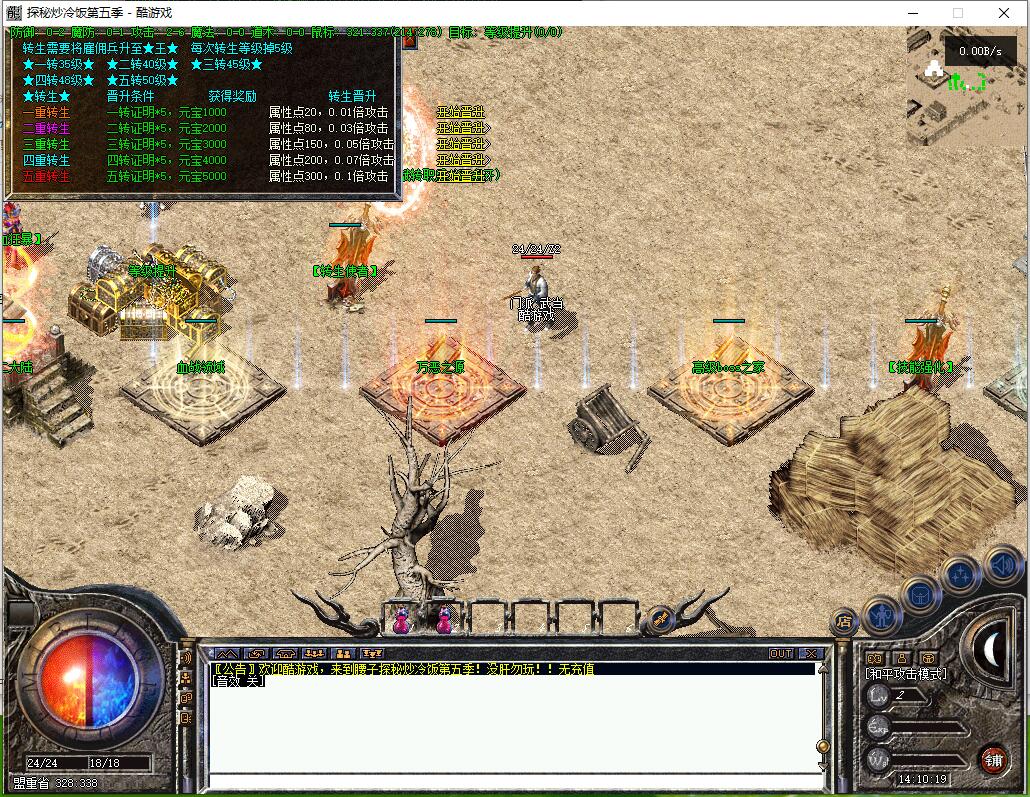Click 开始晋升 for 一重转生 row
The image size is (1030, 797).
(x=460, y=112)
